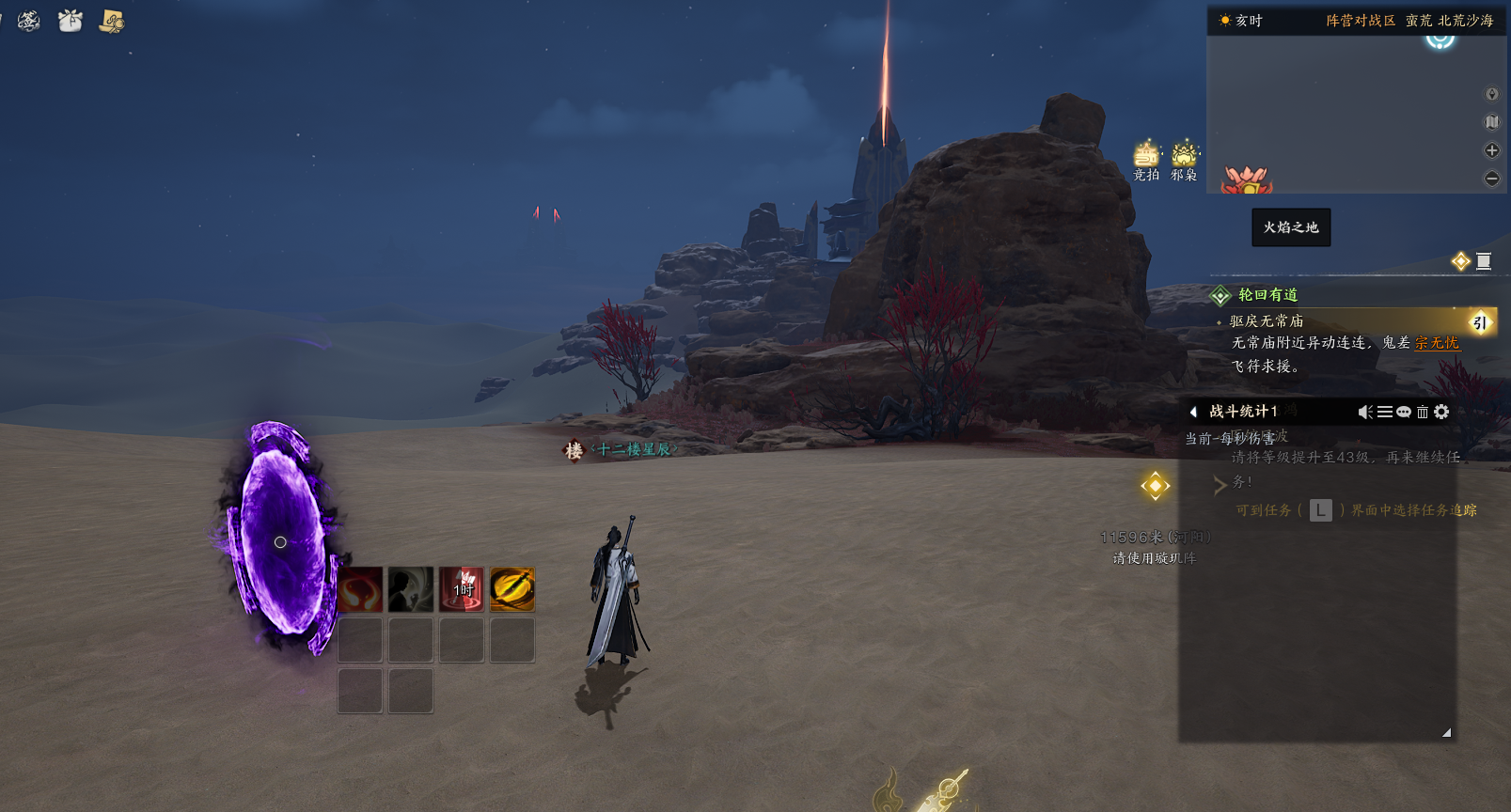Open the white bundle bag icon
Viewport: 1511px width, 812px height.
pos(71,20)
